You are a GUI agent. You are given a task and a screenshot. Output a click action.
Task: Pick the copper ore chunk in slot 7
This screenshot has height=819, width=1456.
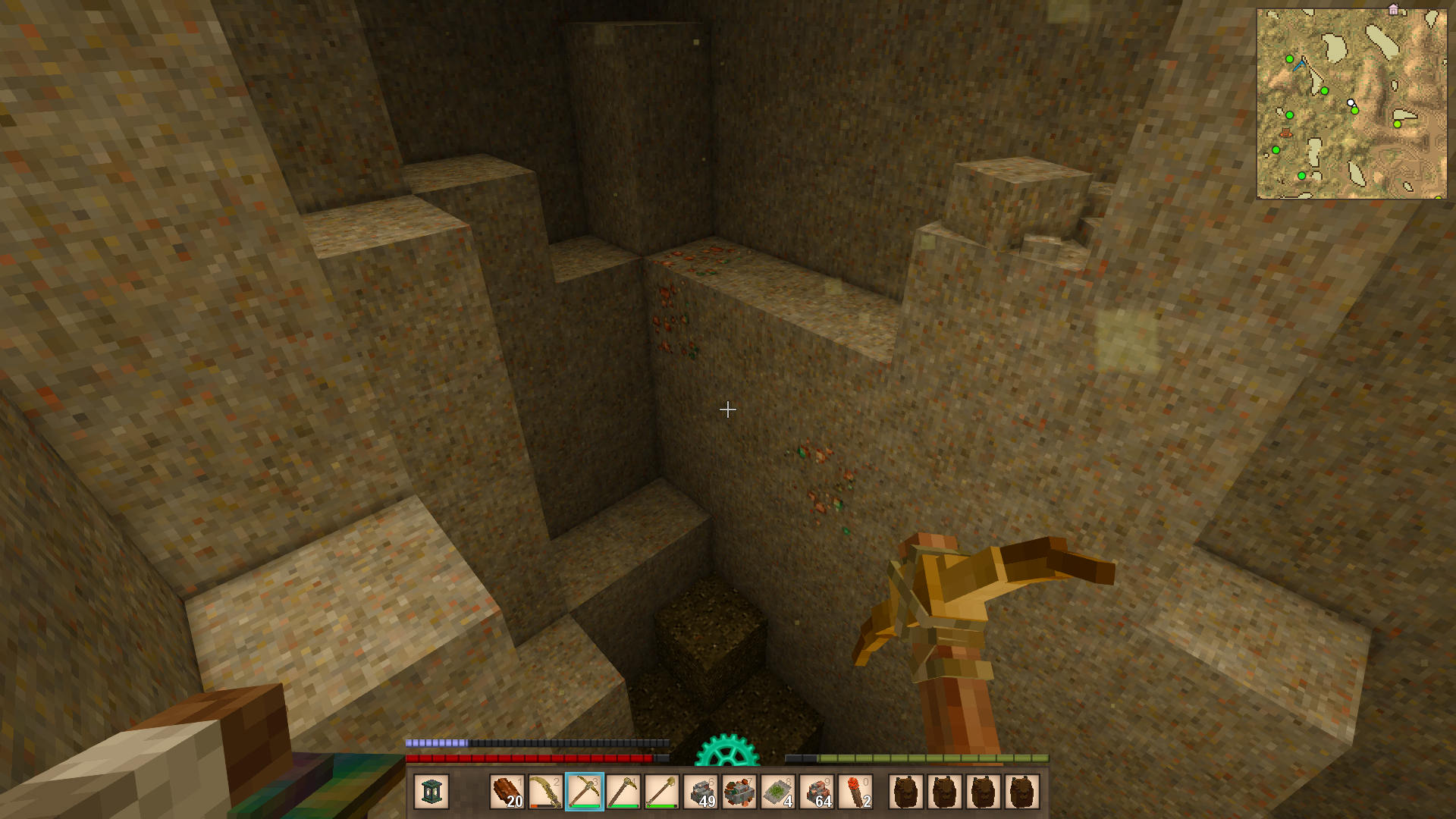click(x=739, y=792)
